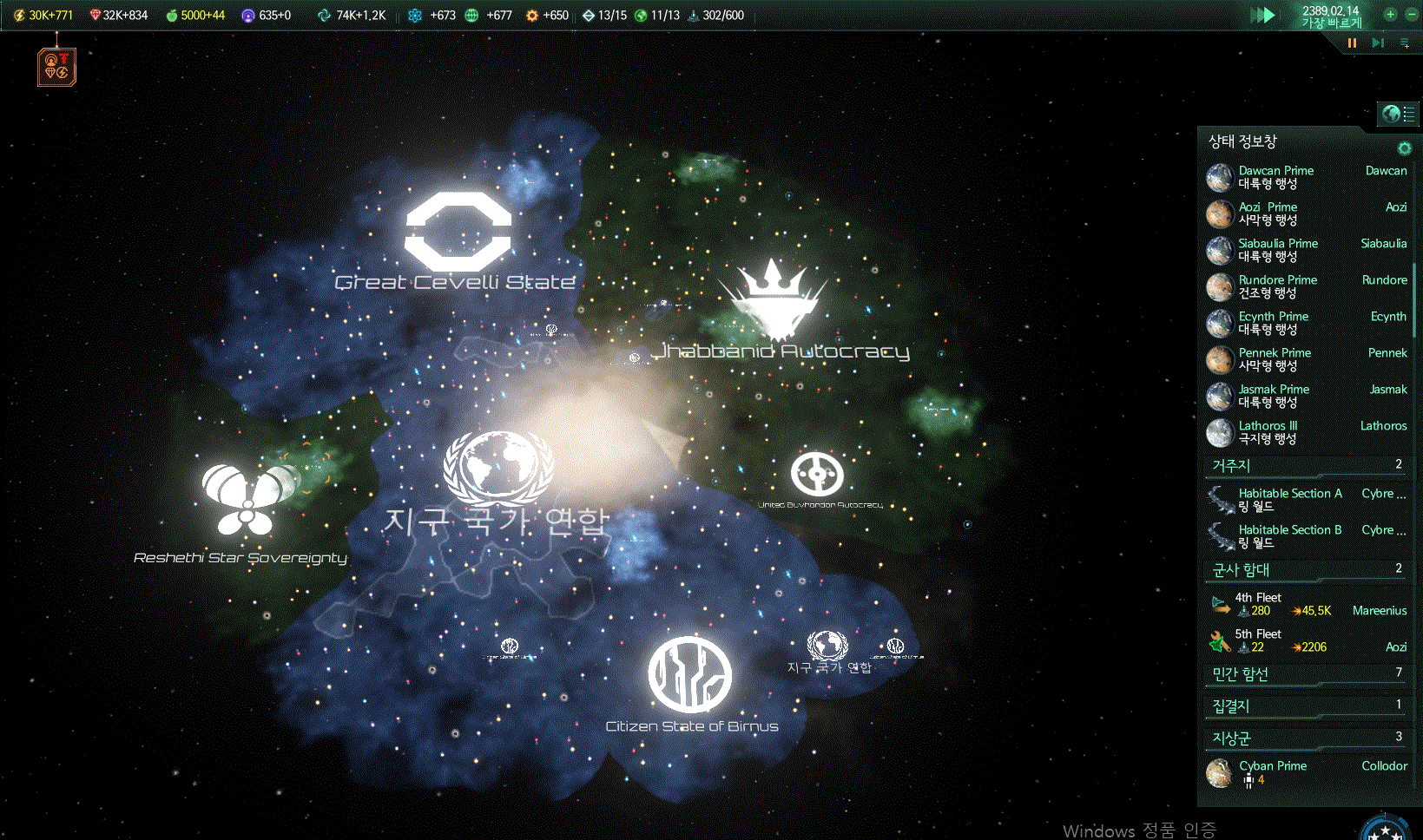Advance one day with the step-forward button
The width and height of the screenshot is (1423, 840).
pyautogui.click(x=1378, y=43)
